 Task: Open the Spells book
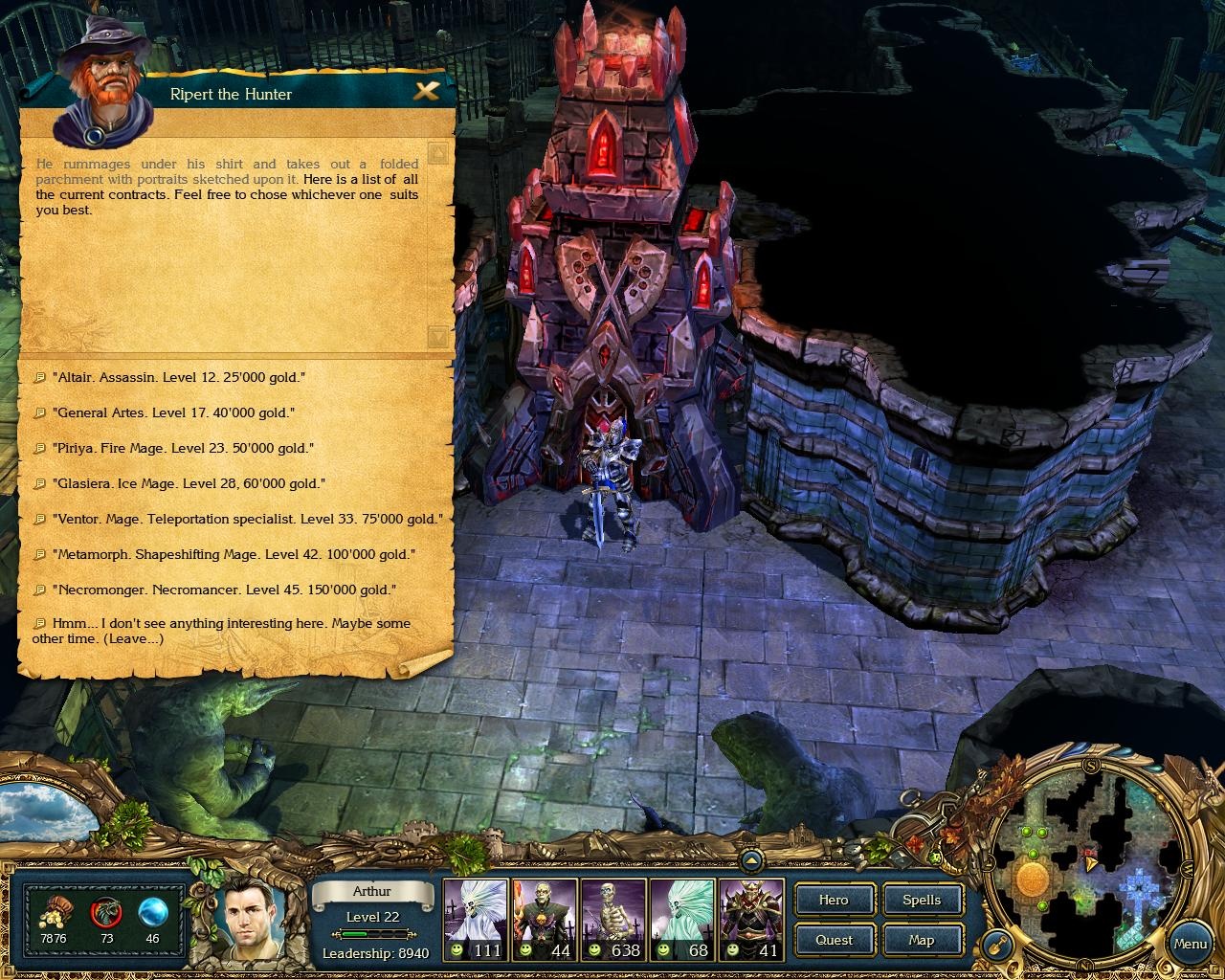[x=921, y=900]
